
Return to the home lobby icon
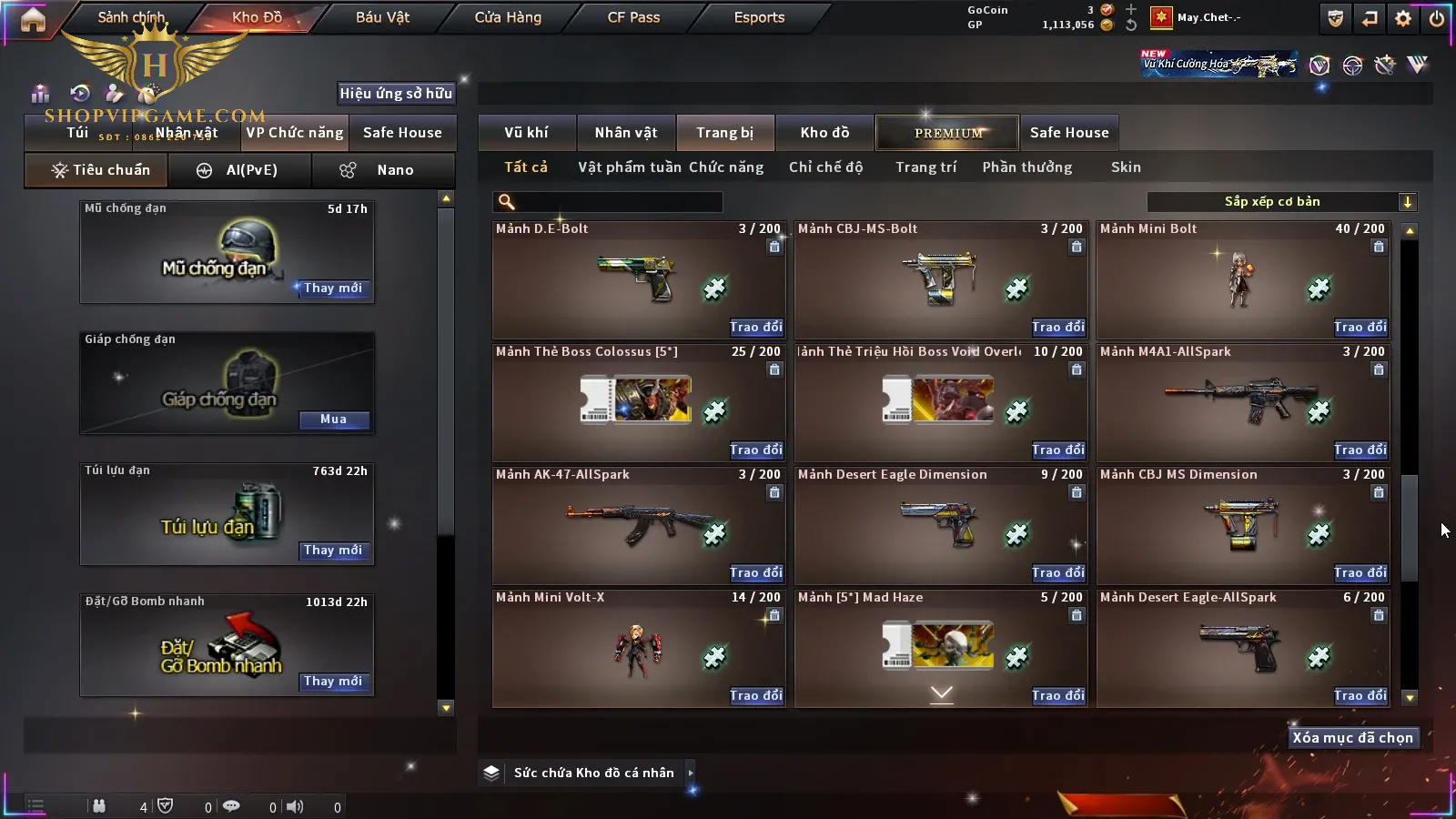pyautogui.click(x=33, y=19)
